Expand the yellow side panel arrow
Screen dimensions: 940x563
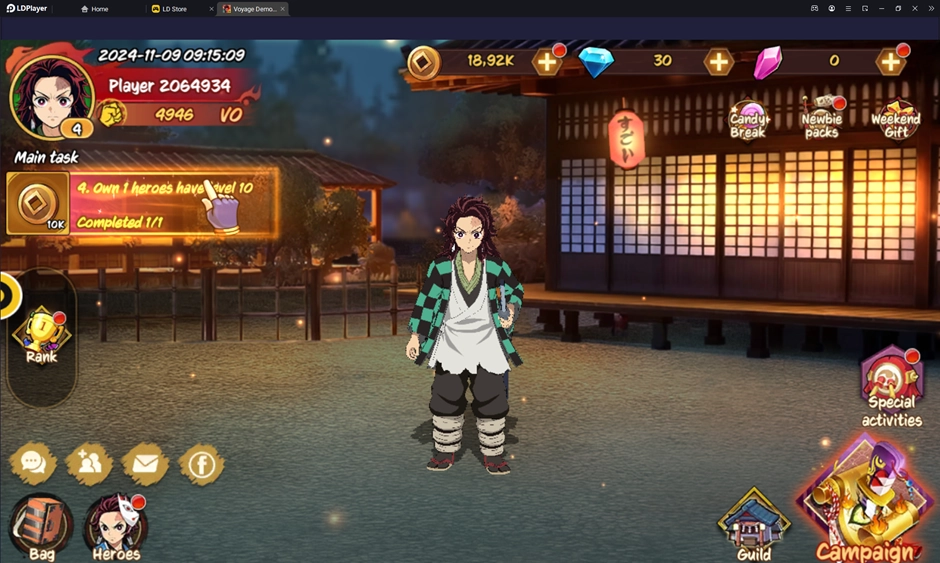[8, 296]
